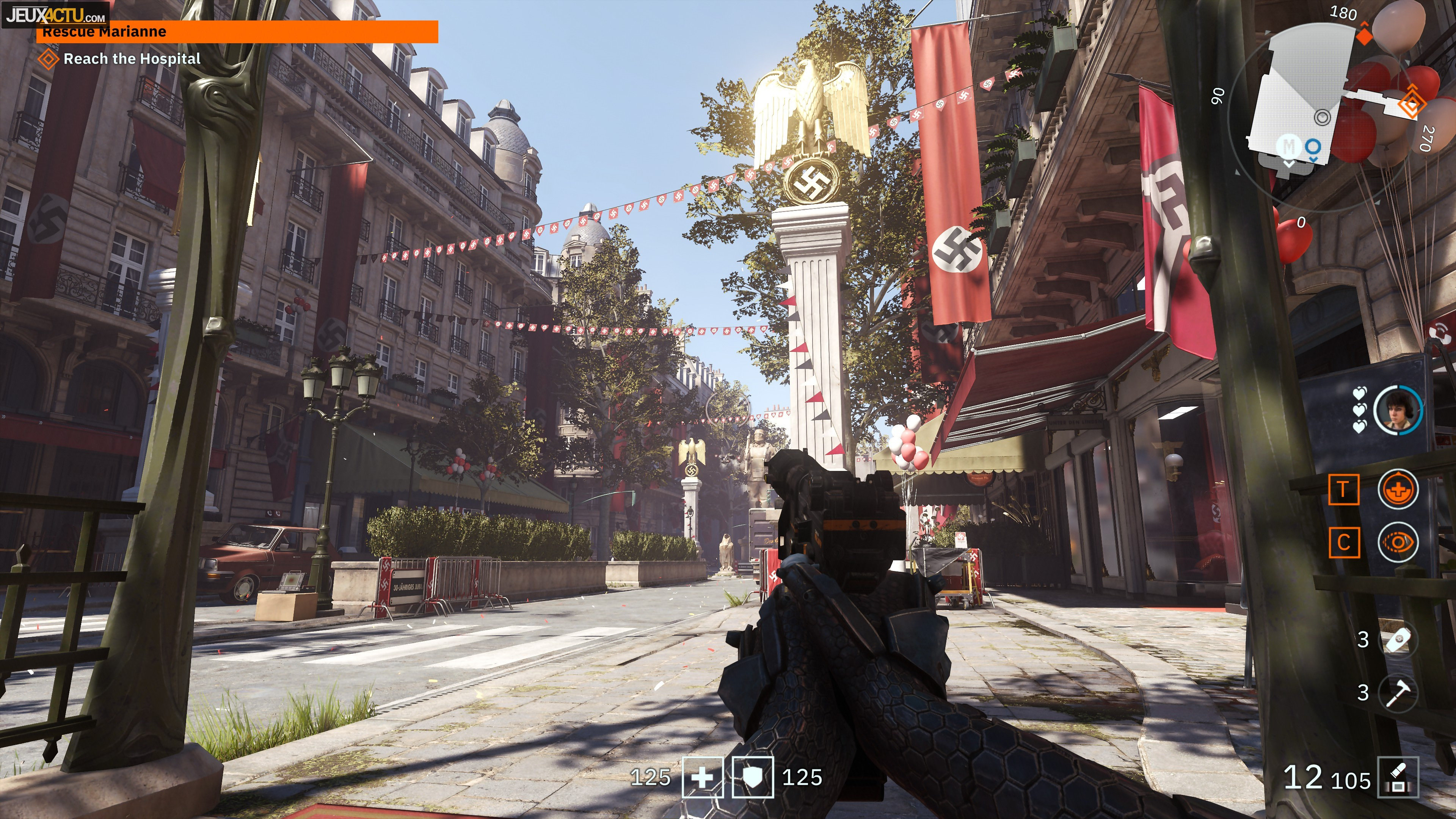Image resolution: width=1456 pixels, height=819 pixels.
Task: Open the circular minimap
Action: click(1323, 116)
